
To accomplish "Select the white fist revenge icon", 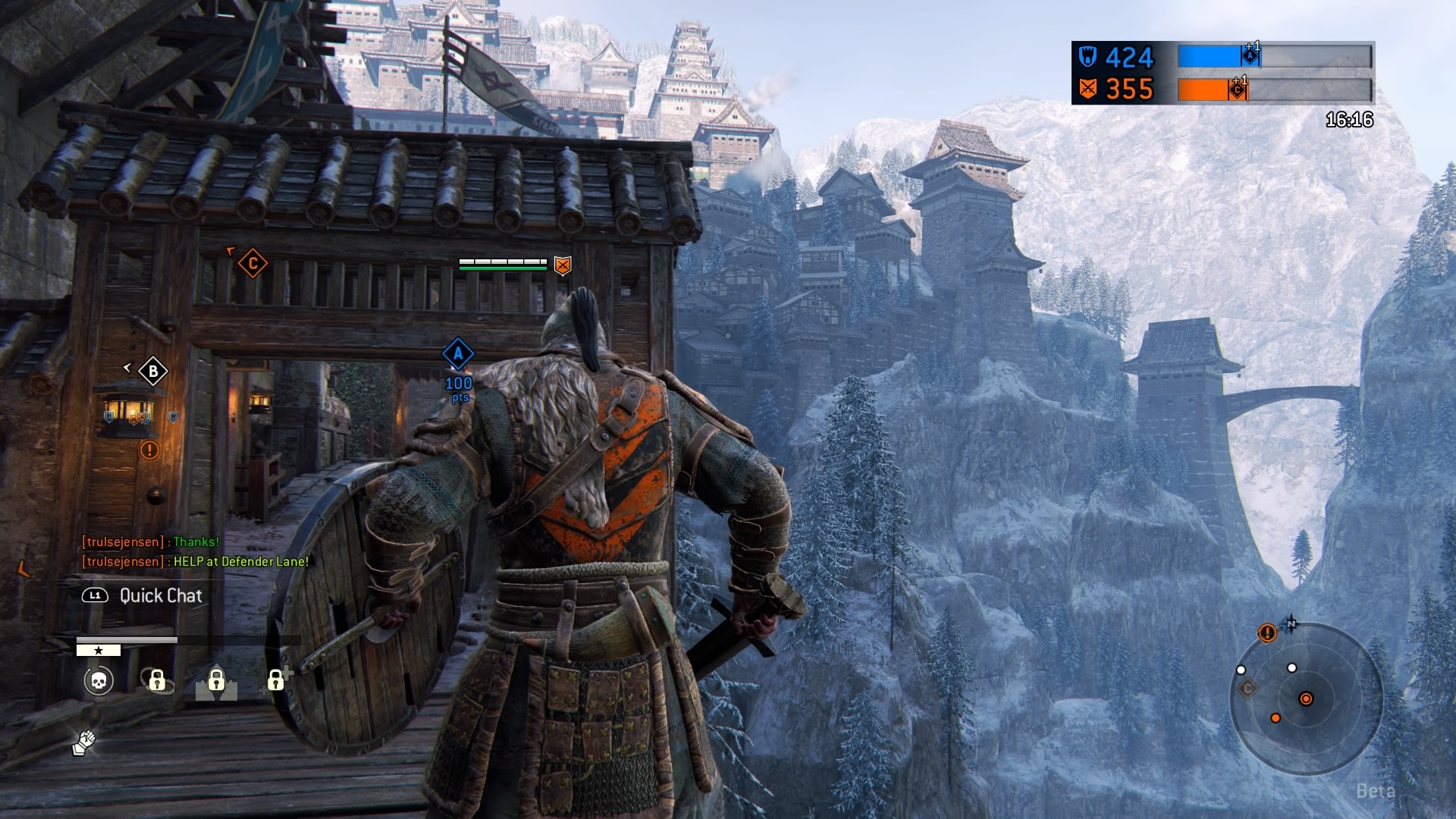I will point(83,742).
